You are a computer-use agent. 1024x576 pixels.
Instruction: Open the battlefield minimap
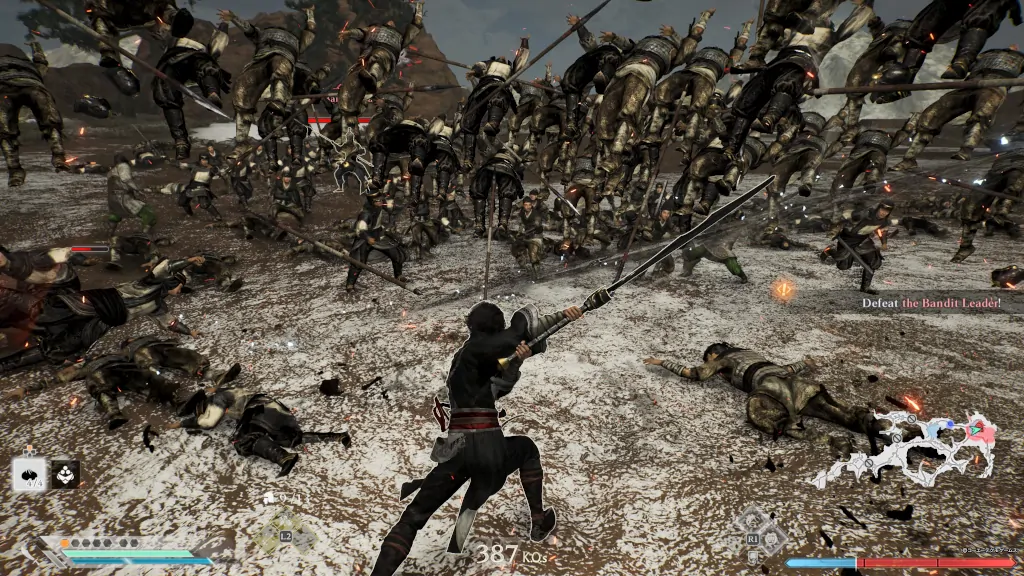tap(905, 449)
